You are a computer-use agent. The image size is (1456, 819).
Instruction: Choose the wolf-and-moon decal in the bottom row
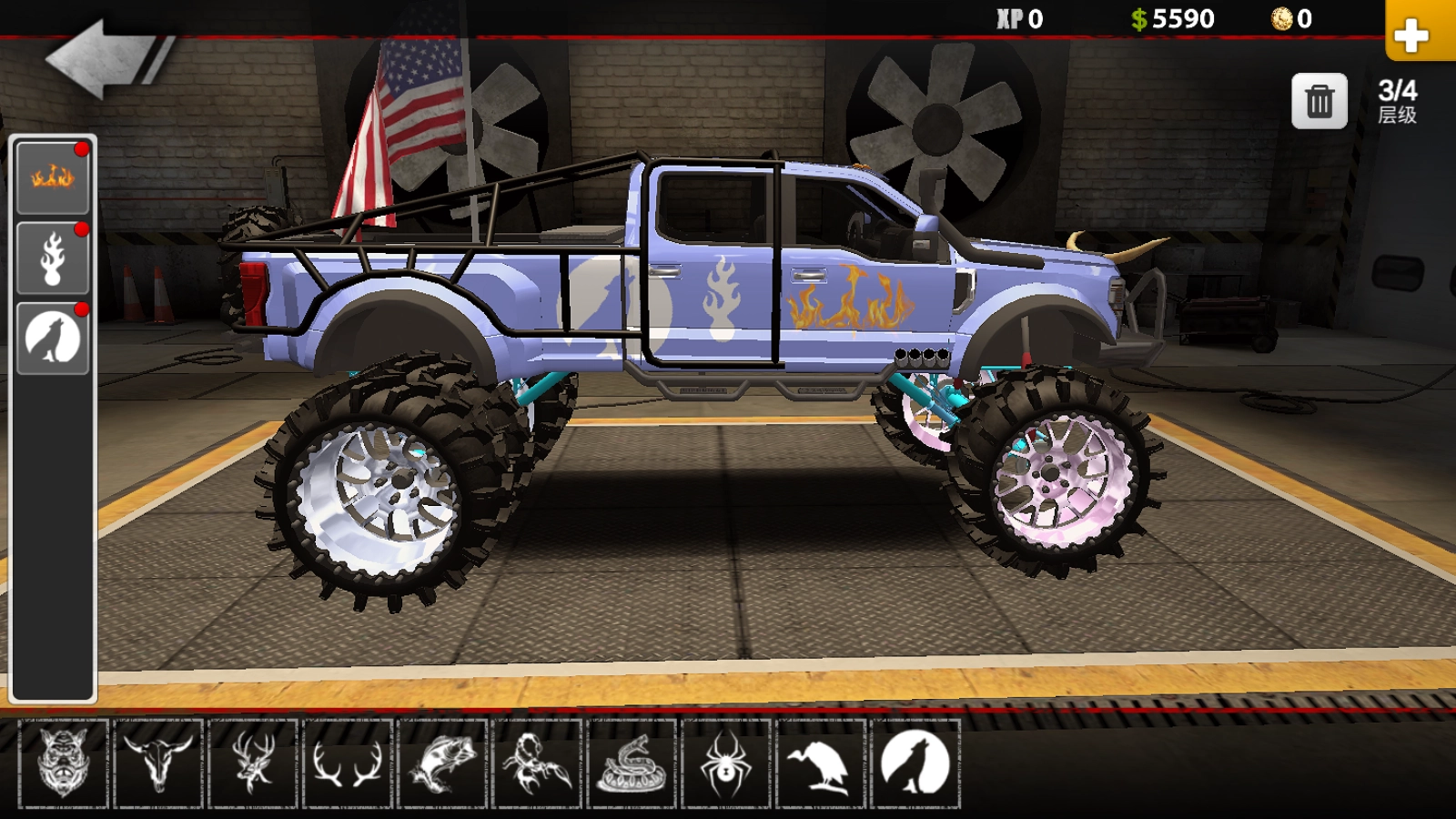[x=915, y=763]
